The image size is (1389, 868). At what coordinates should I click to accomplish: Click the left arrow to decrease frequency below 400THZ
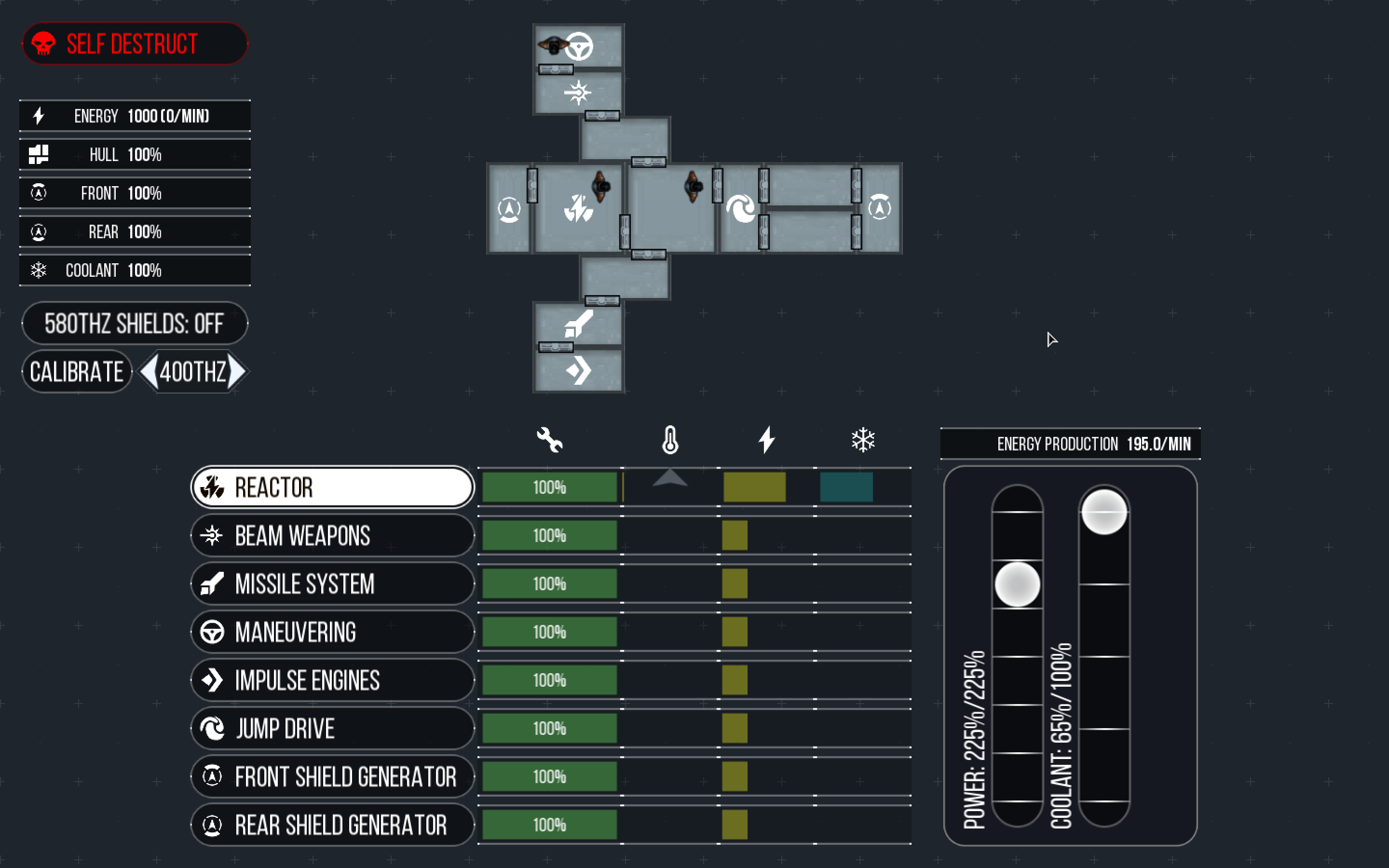coord(148,371)
